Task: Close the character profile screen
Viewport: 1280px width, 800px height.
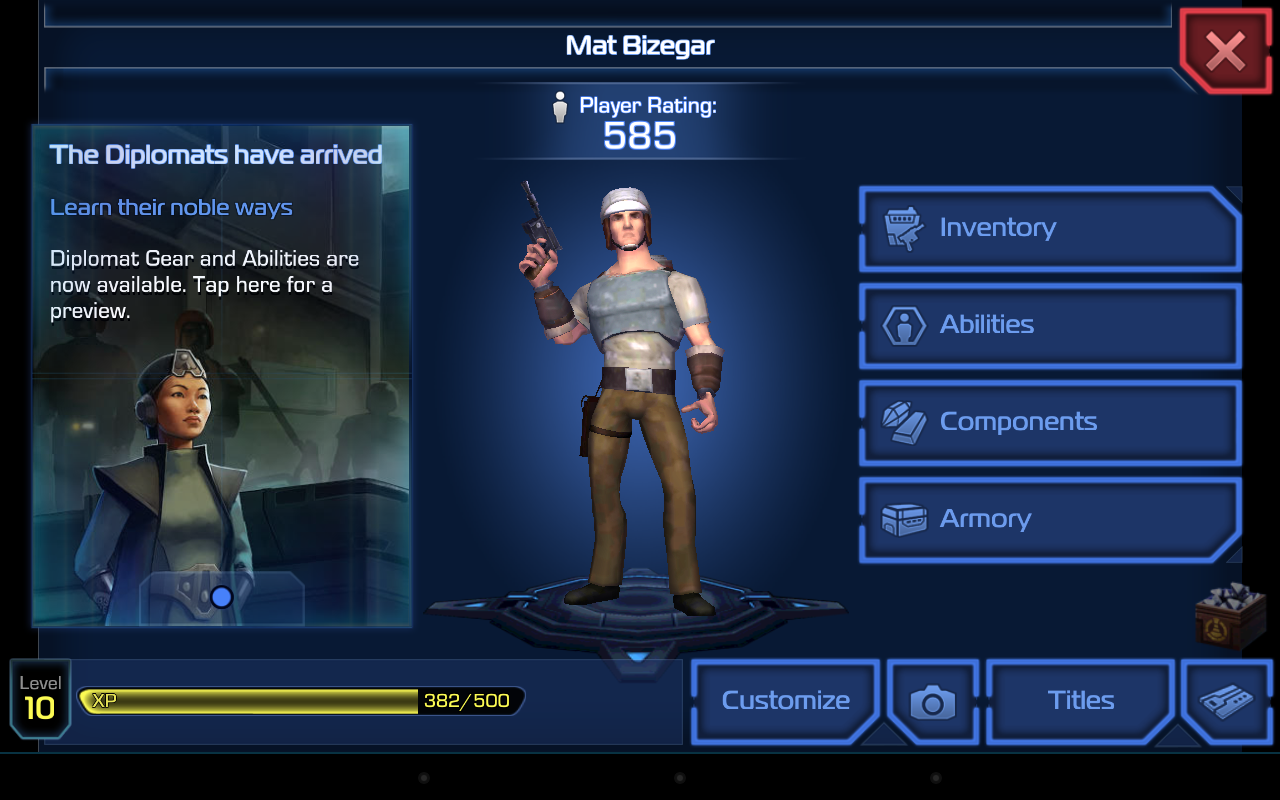Action: click(1225, 50)
